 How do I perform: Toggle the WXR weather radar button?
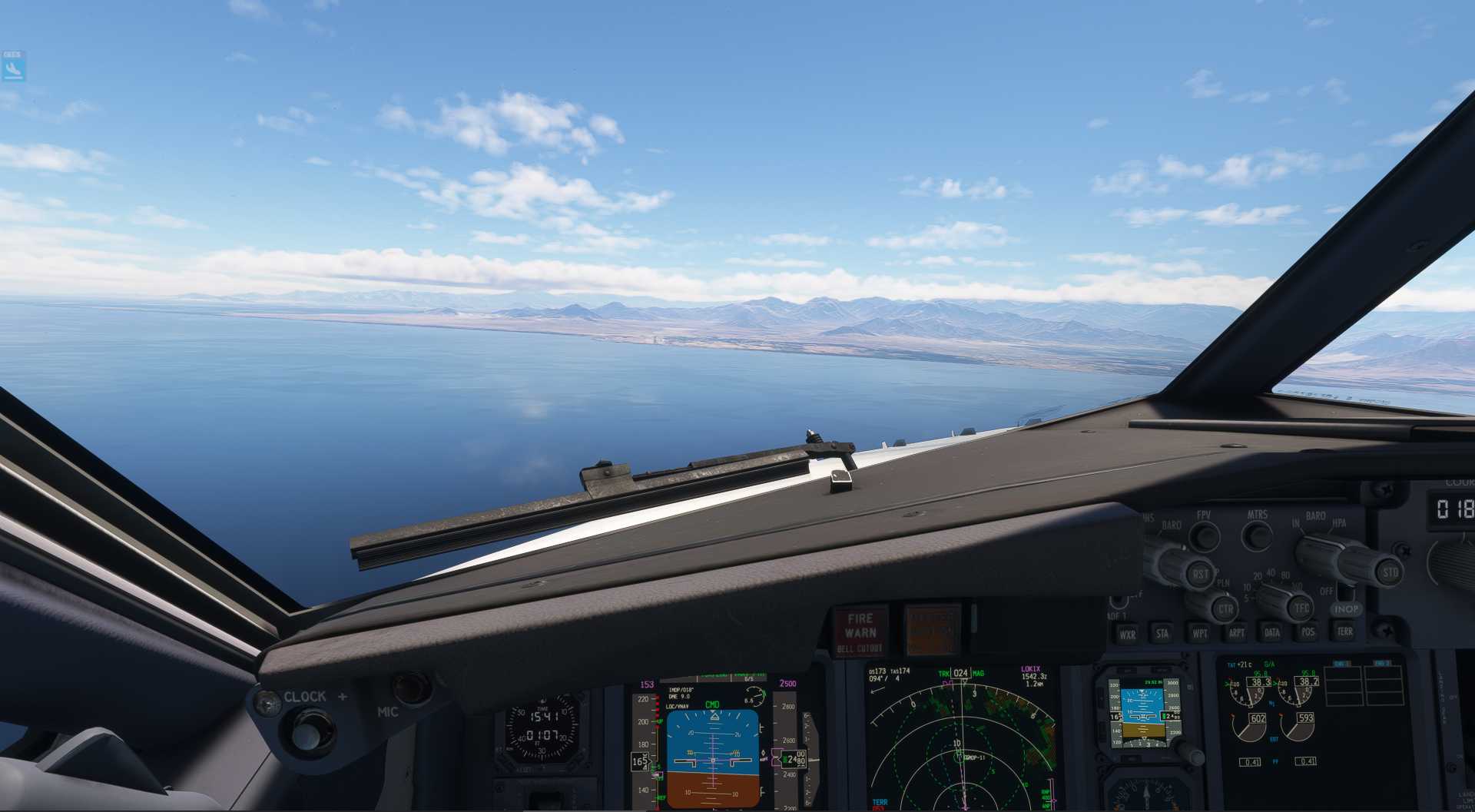1127,634
